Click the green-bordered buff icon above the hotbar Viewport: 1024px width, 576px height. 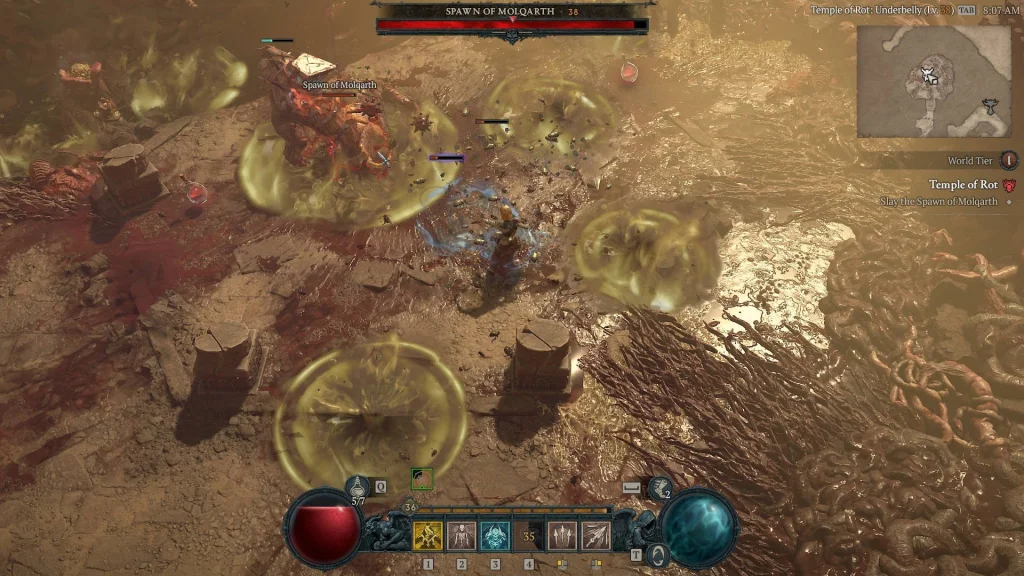point(422,479)
